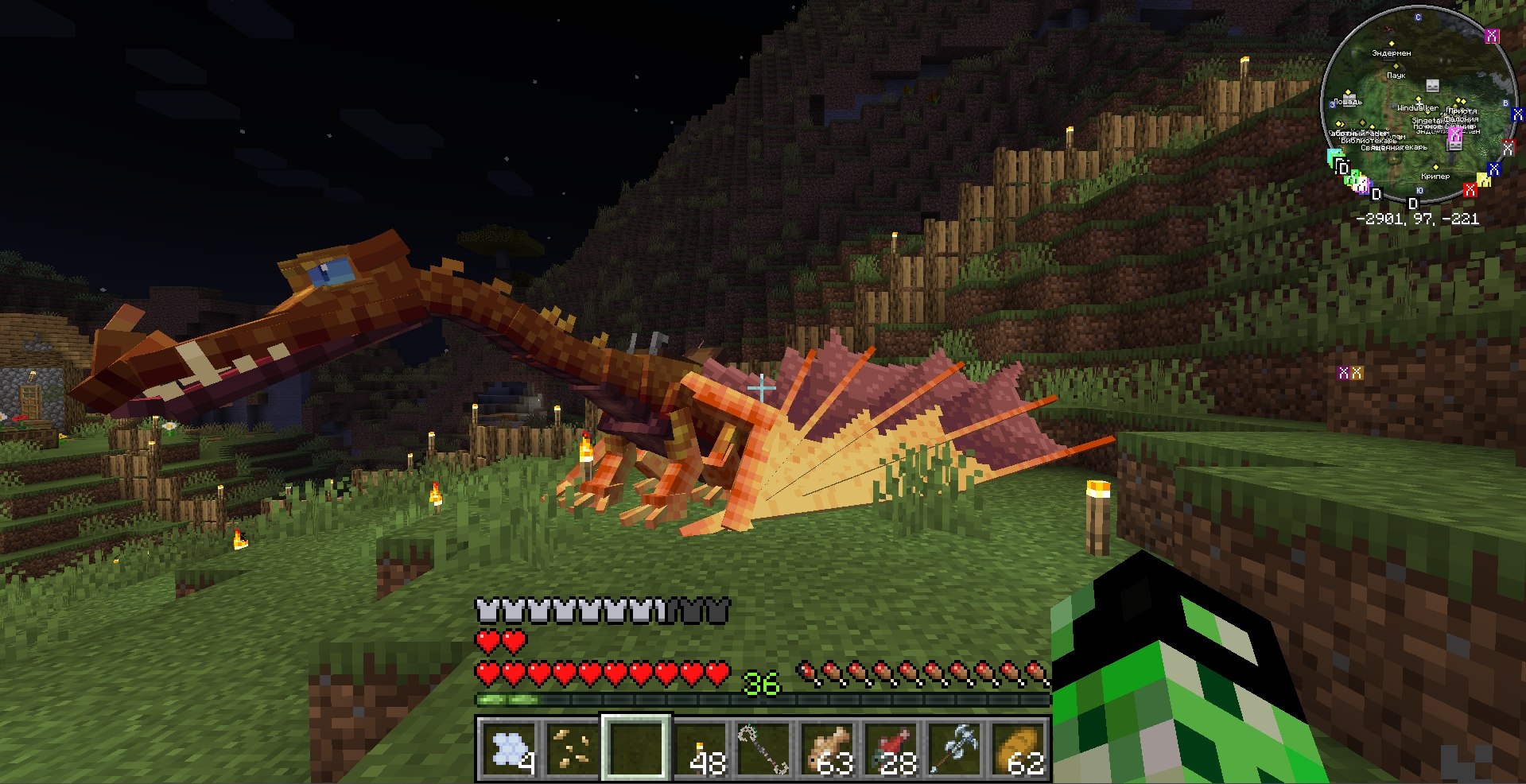Click the magenta X waypoint atop the minimap

coord(1492,36)
